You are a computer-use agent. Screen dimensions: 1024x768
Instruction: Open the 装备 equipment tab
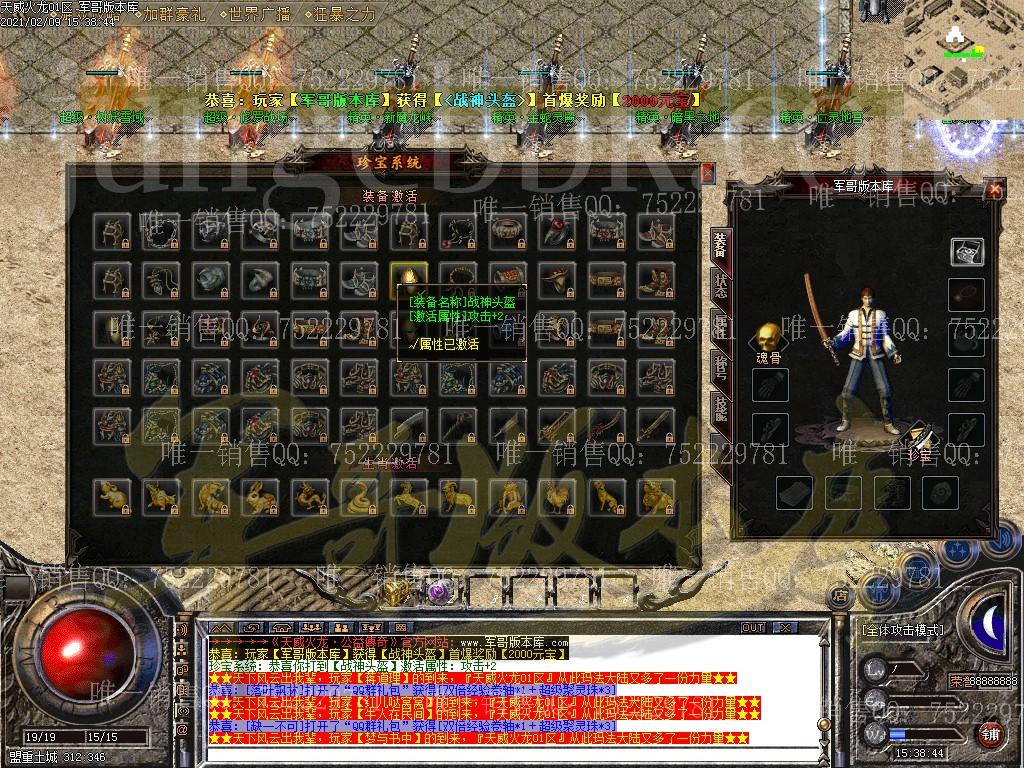pyautogui.click(x=720, y=245)
